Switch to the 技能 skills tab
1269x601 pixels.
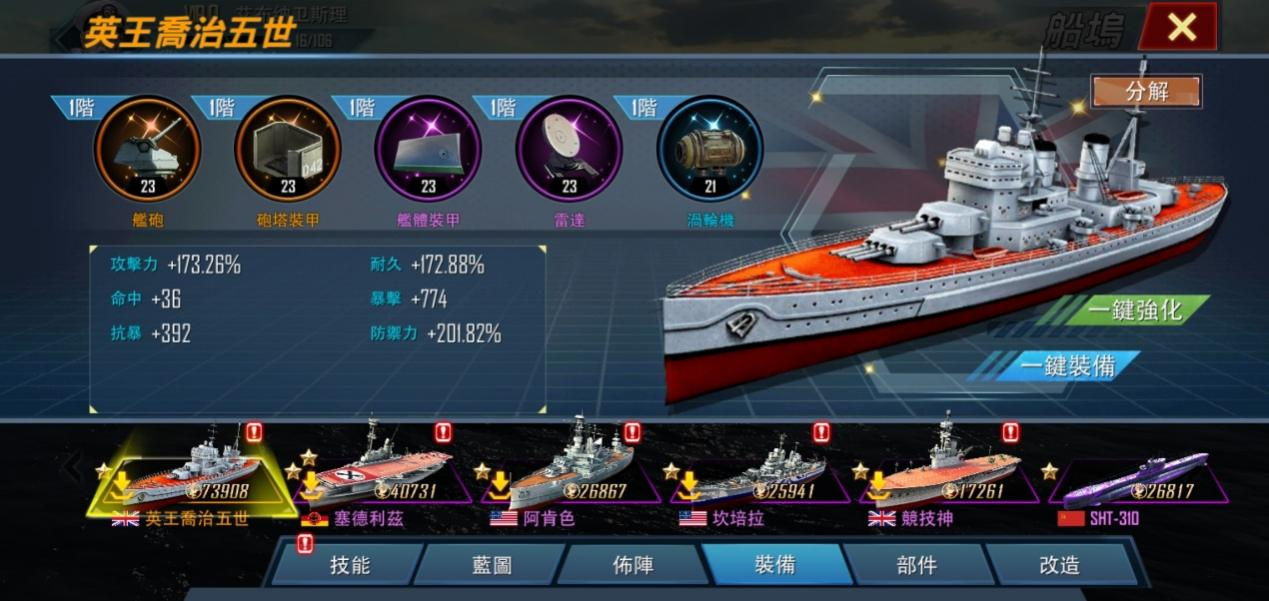350,565
